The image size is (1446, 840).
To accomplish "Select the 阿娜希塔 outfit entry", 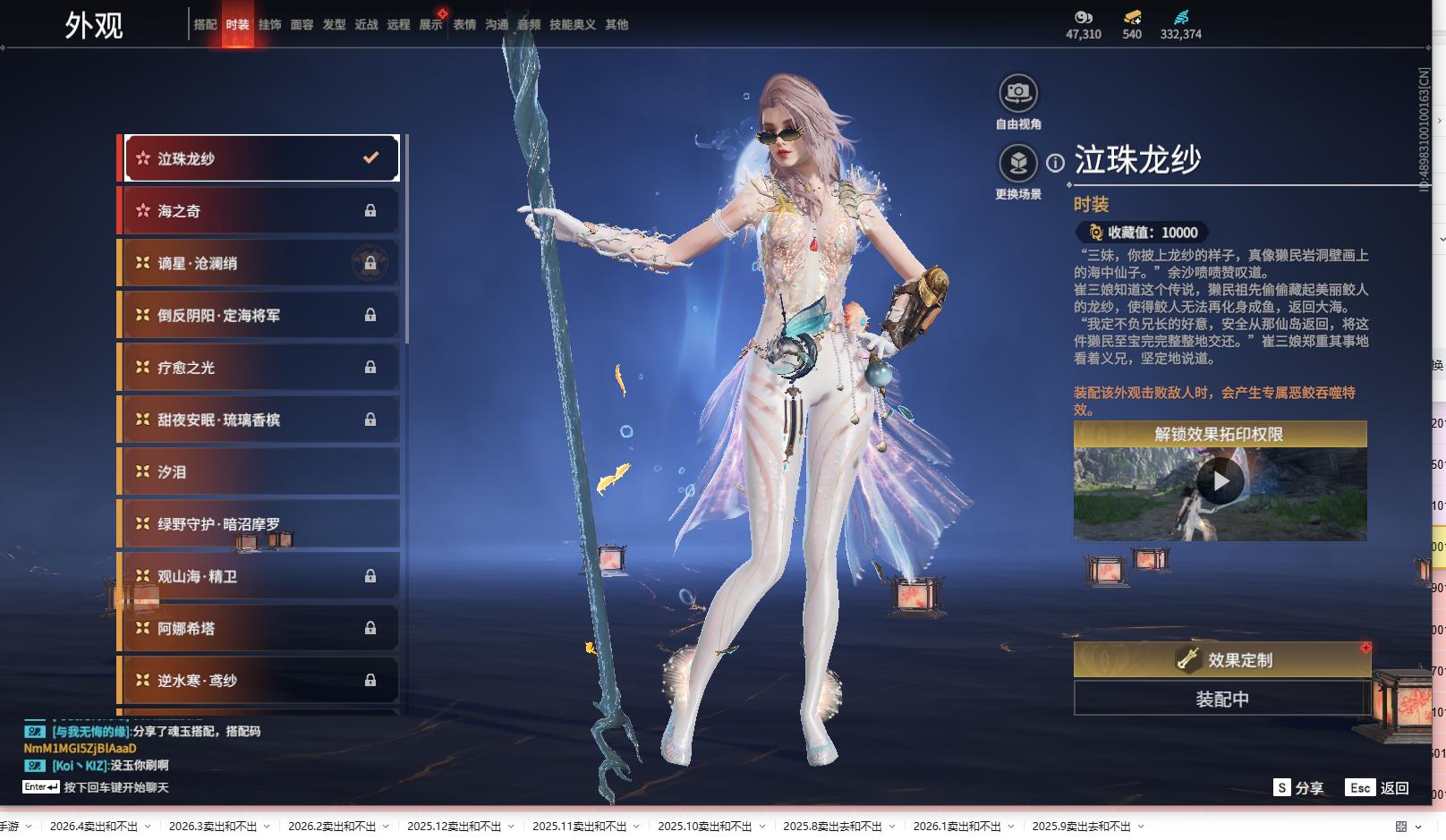I will [259, 628].
